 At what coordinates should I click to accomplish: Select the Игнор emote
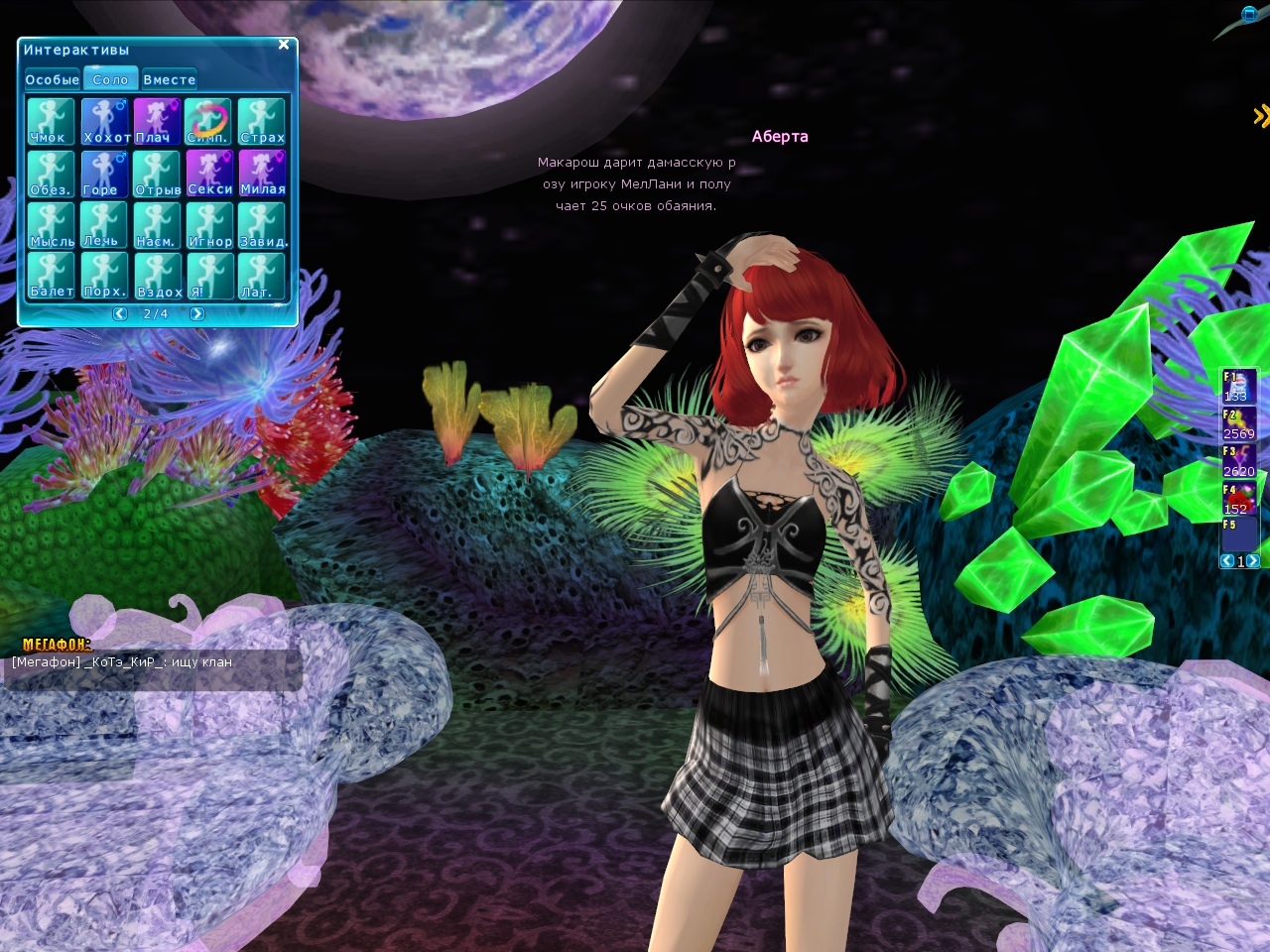click(x=209, y=224)
